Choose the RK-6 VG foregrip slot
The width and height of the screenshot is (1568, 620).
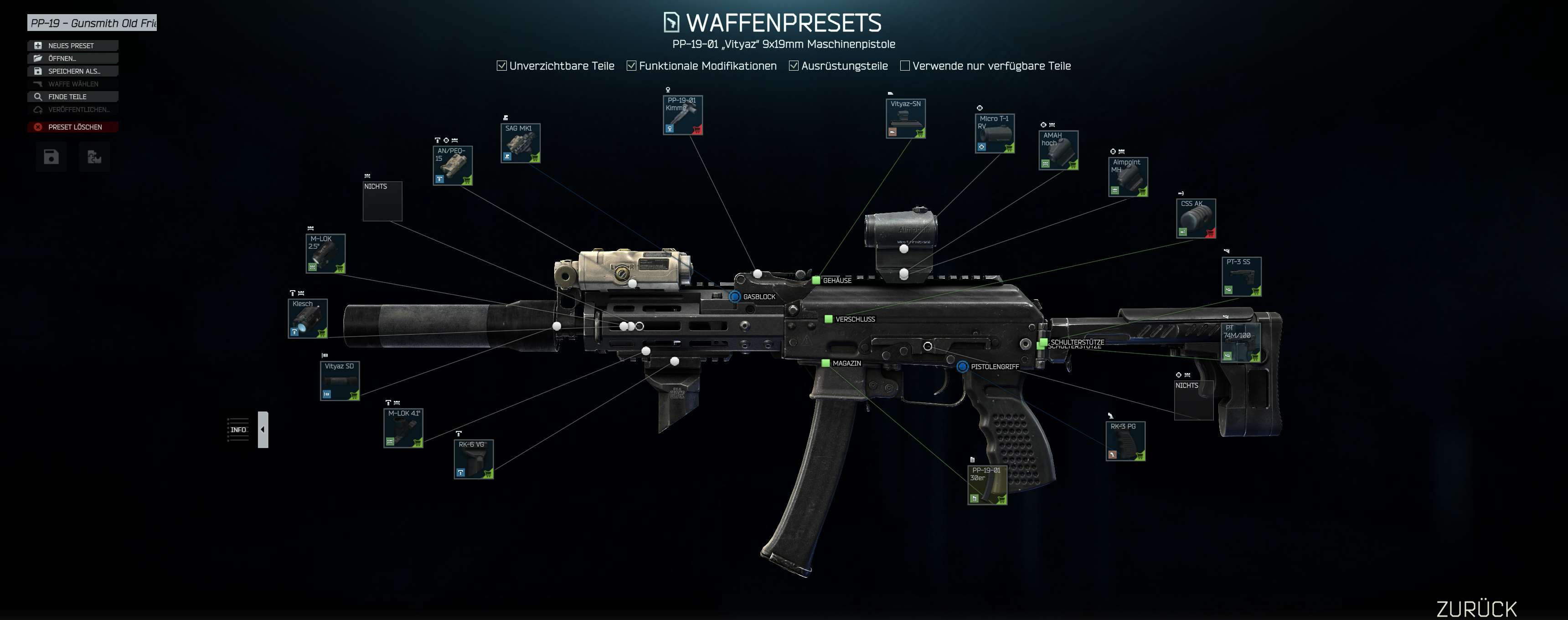tap(474, 459)
